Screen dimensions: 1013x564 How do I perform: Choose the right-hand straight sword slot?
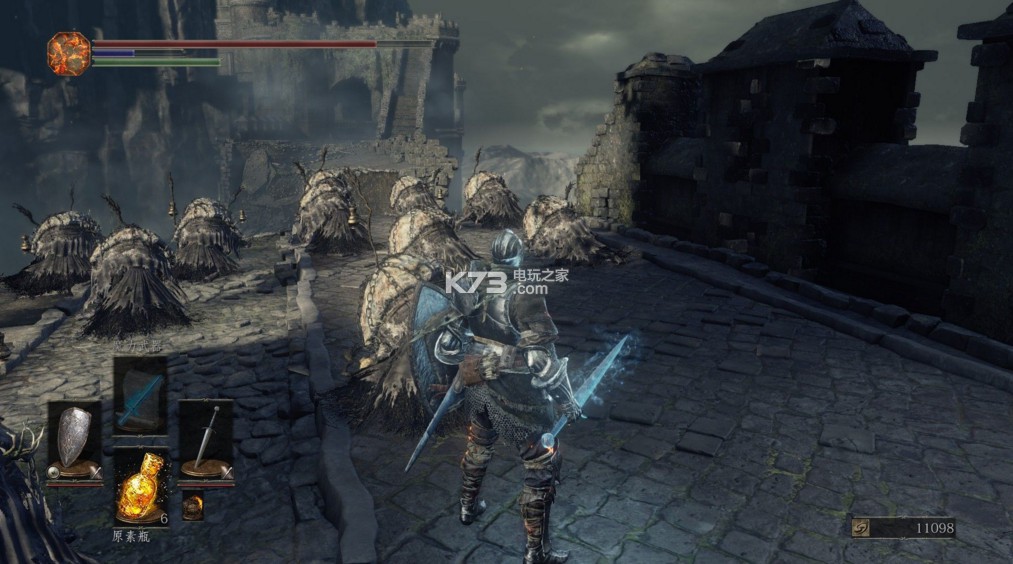(206, 440)
